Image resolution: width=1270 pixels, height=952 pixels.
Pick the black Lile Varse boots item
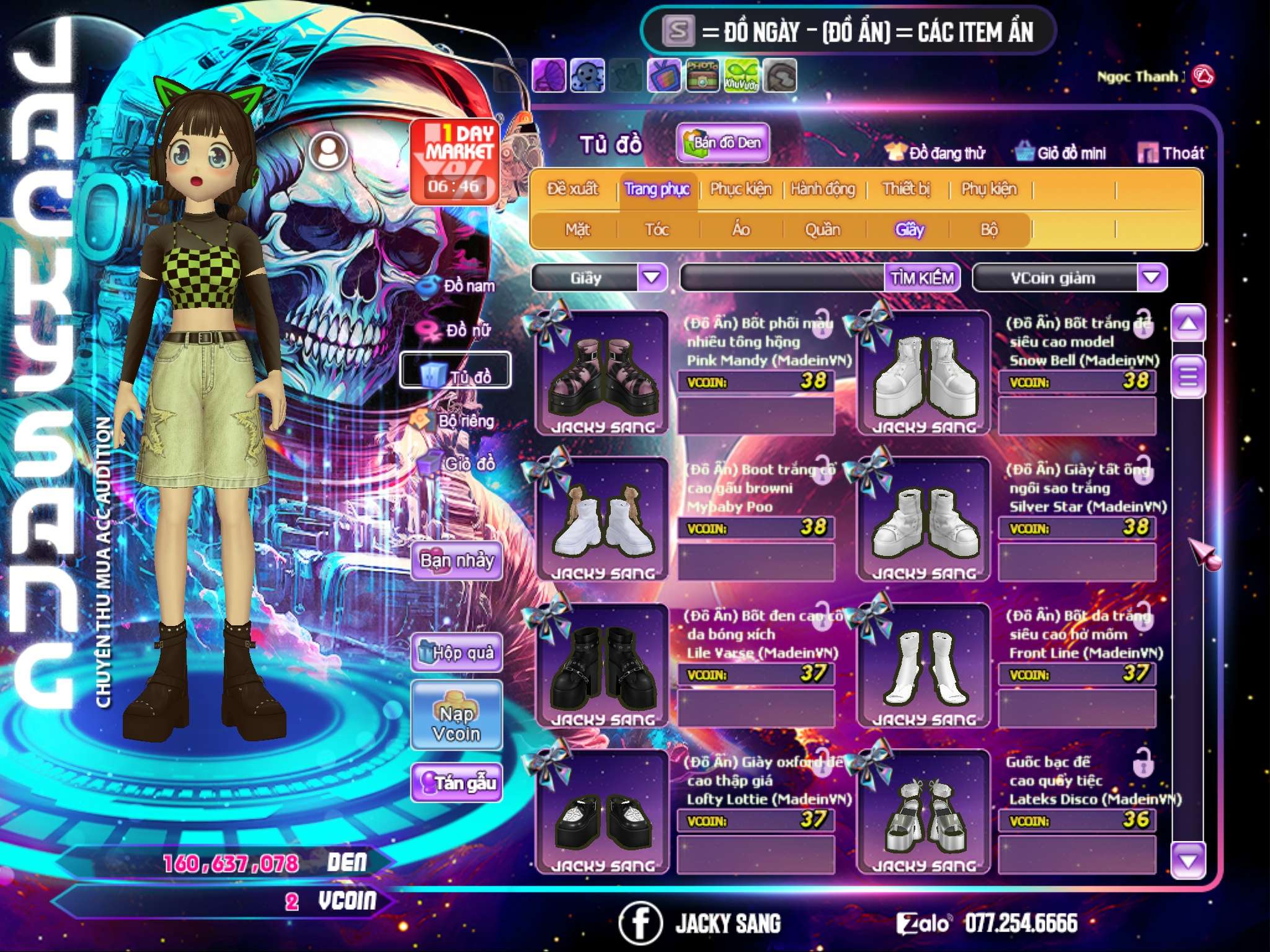602,666
